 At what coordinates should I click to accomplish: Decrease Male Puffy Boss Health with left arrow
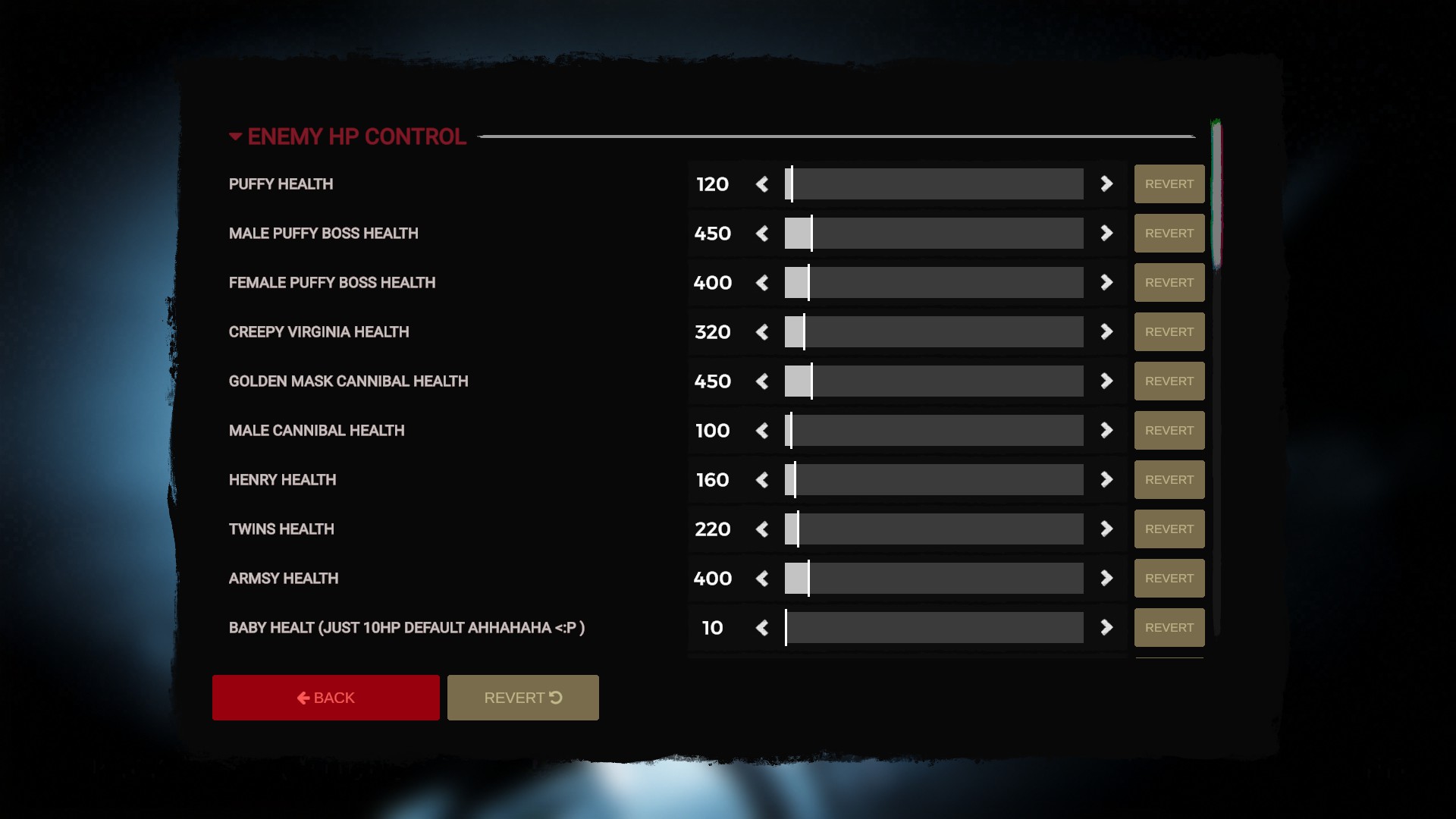[762, 233]
